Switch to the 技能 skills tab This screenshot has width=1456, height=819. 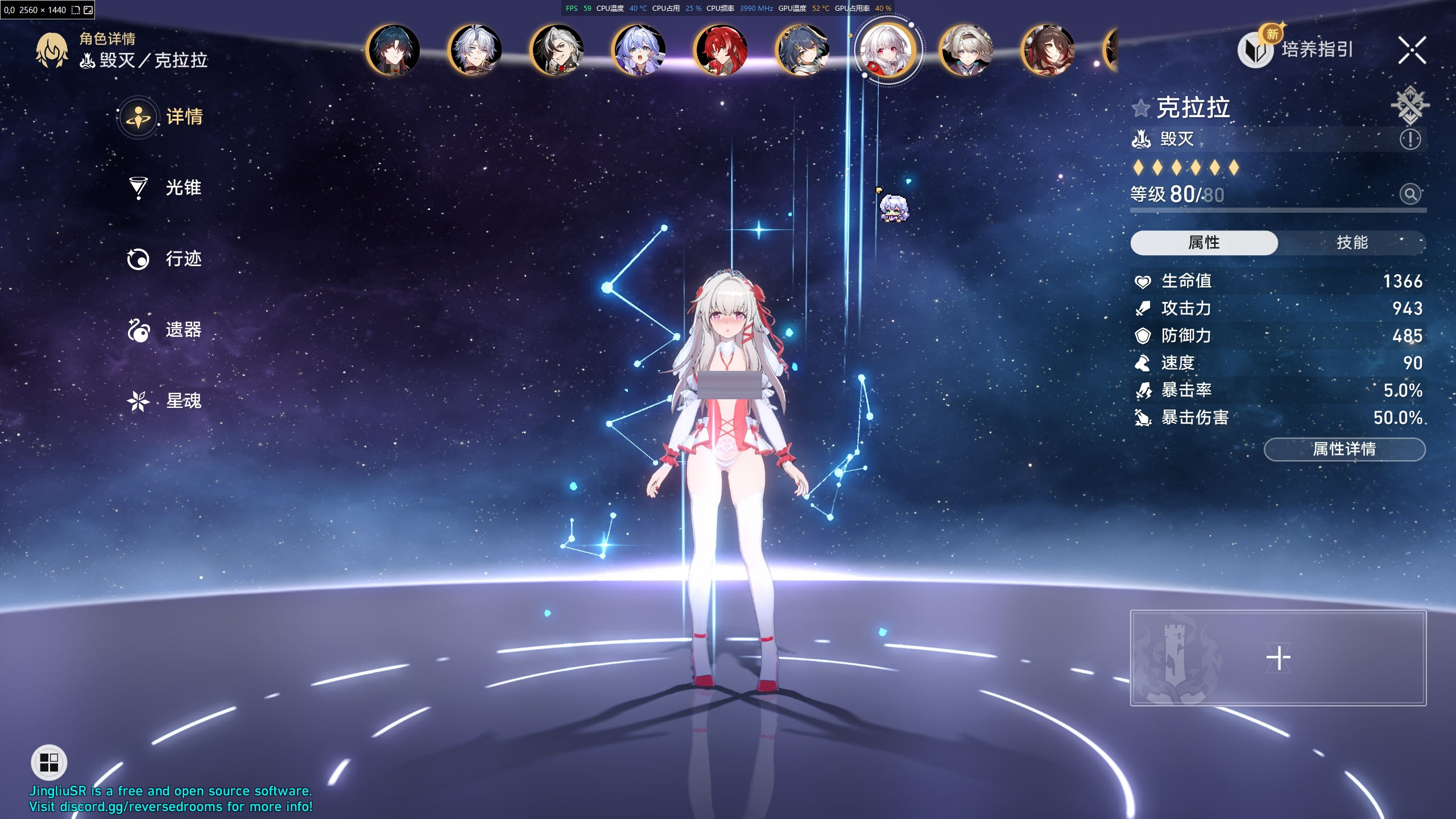tap(1351, 243)
